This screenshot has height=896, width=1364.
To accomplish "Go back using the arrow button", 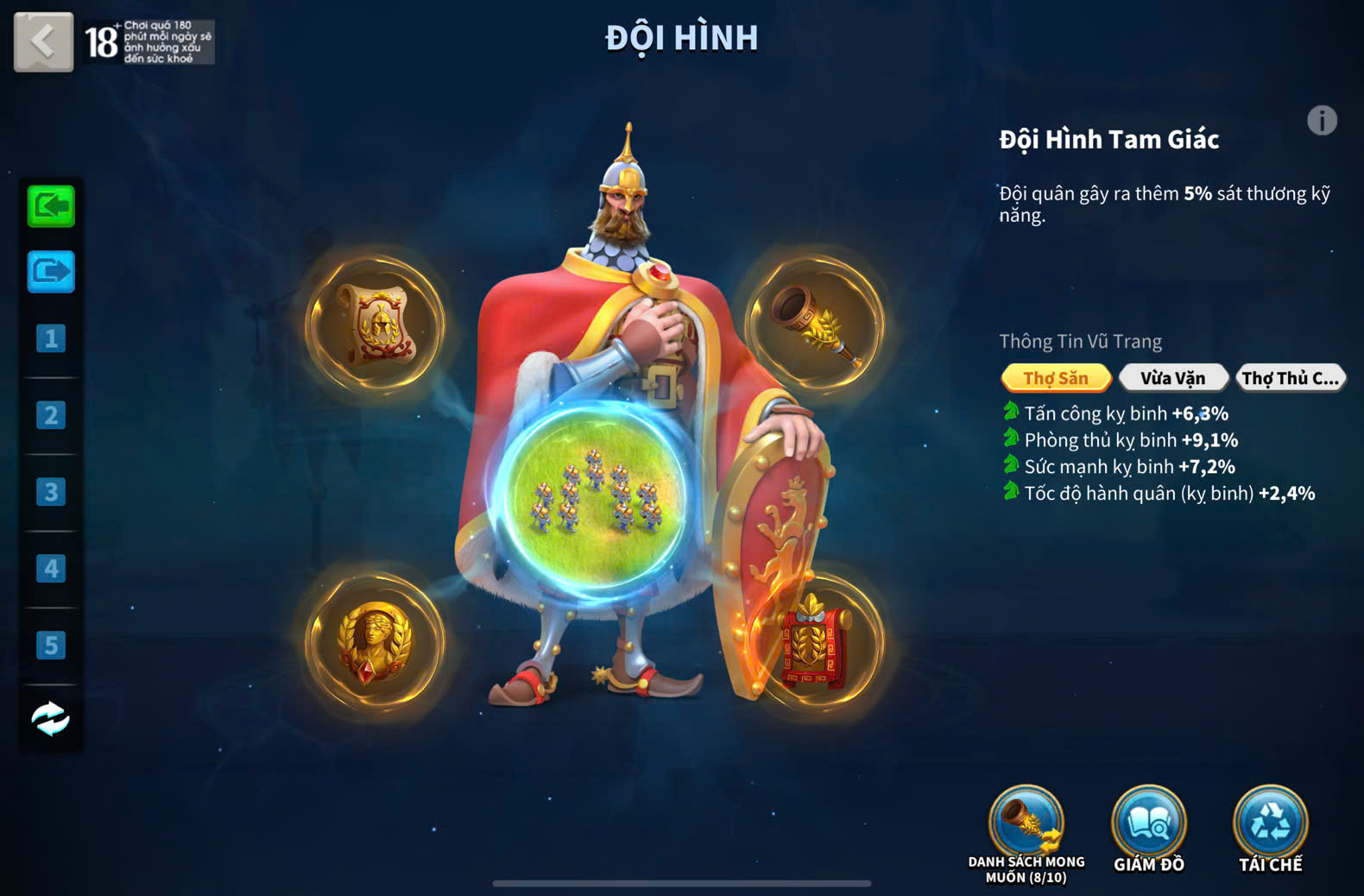I will [x=43, y=41].
